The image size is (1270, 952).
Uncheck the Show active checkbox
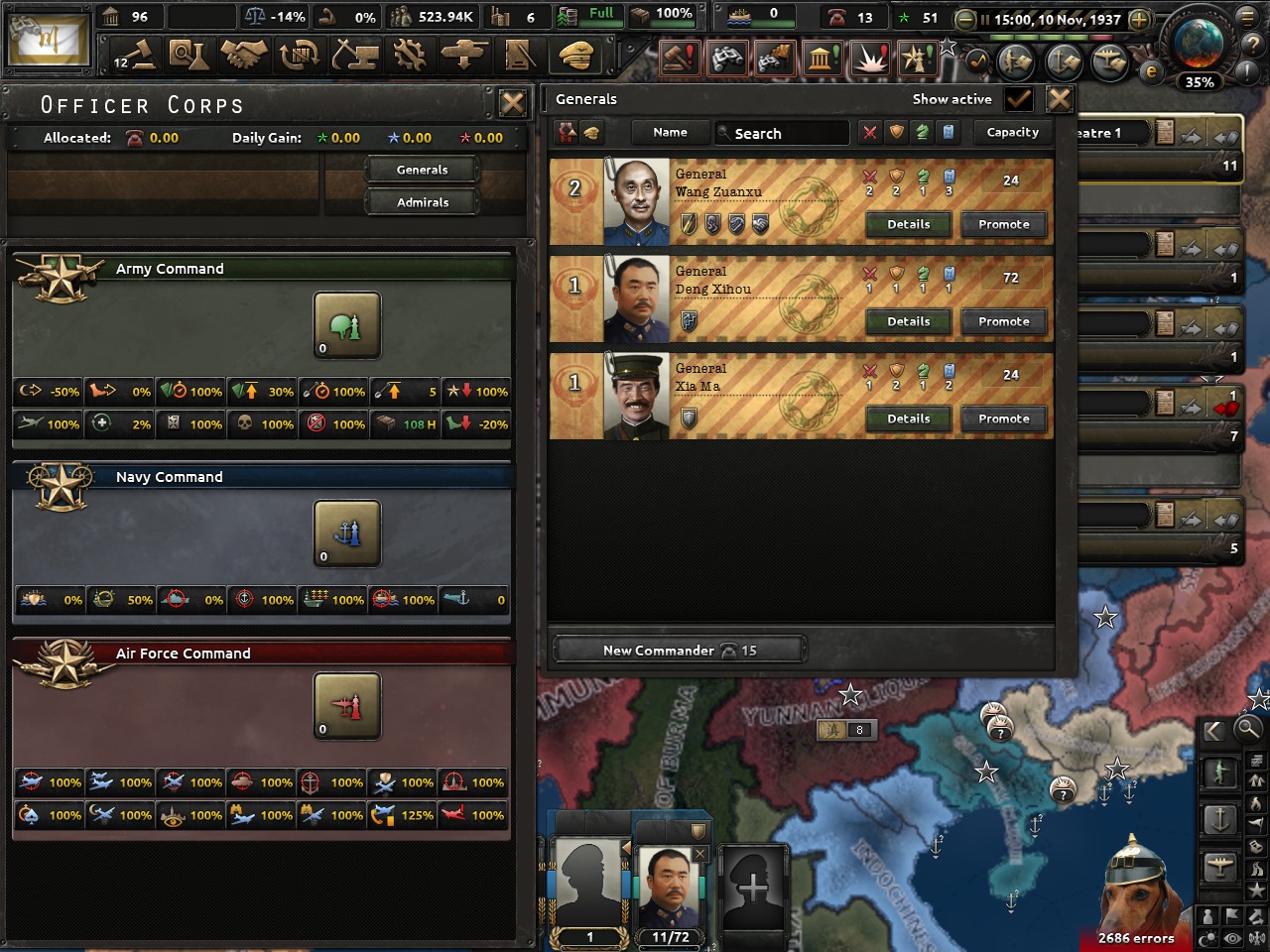click(x=1020, y=99)
